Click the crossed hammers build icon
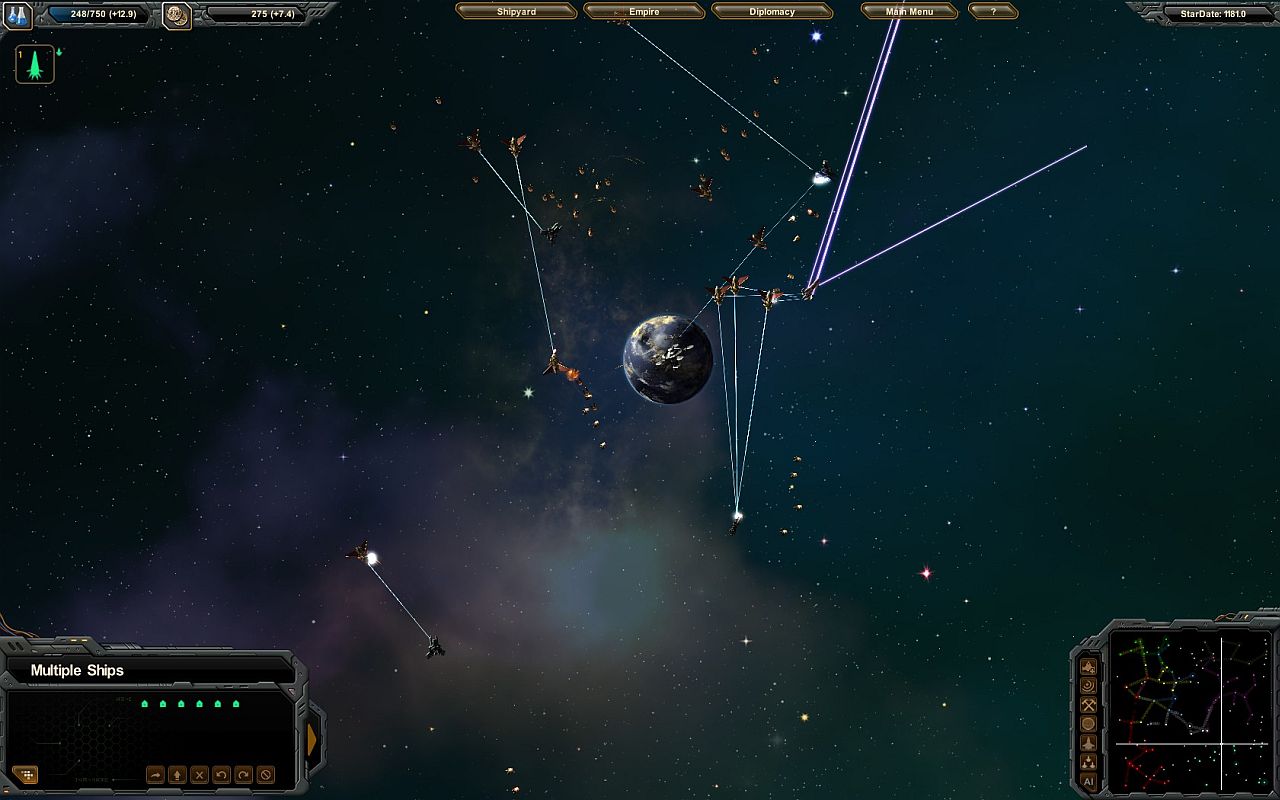Screen dimensions: 1280x800 (1088, 705)
